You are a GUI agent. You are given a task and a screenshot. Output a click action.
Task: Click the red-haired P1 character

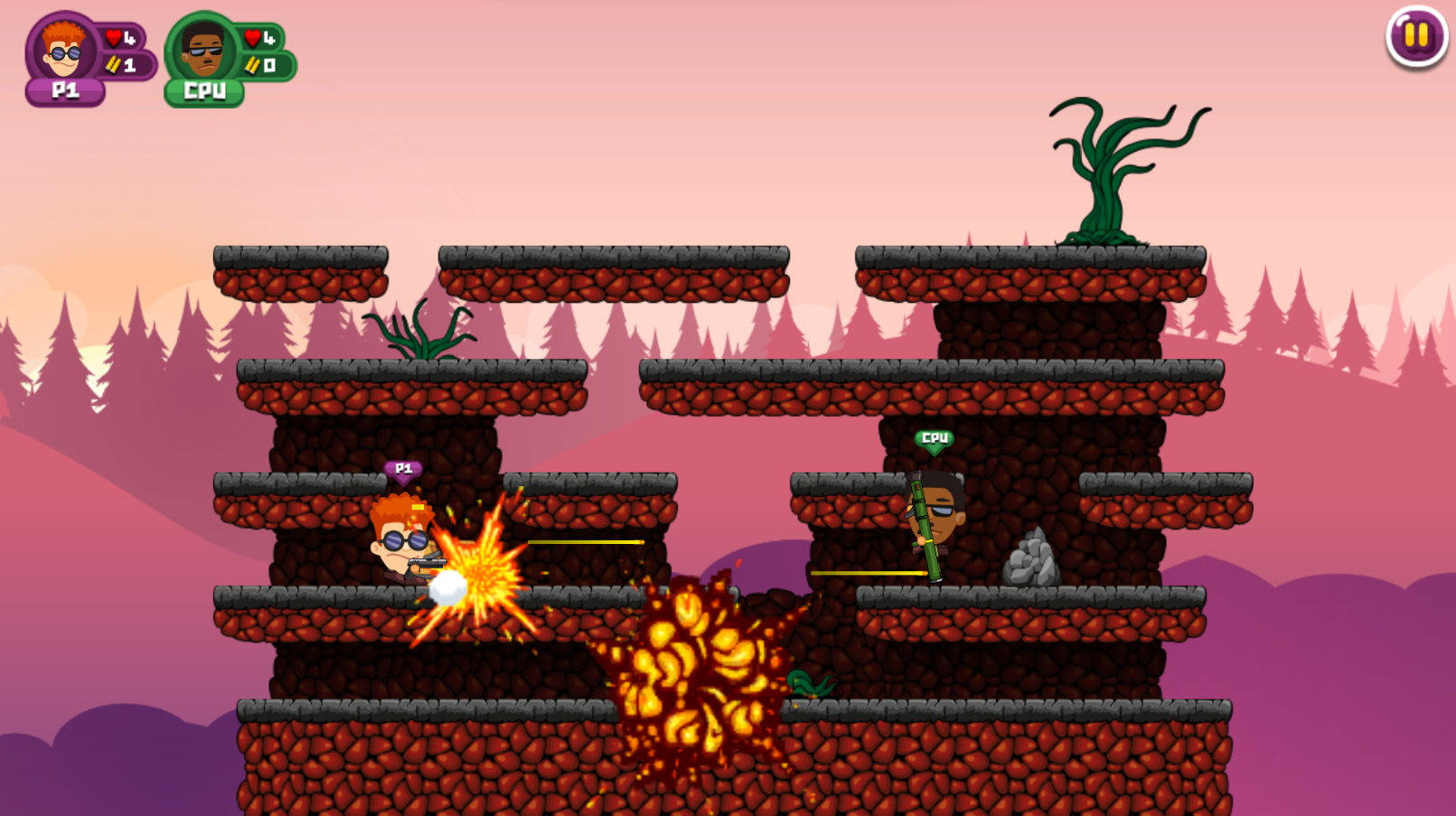[398, 542]
